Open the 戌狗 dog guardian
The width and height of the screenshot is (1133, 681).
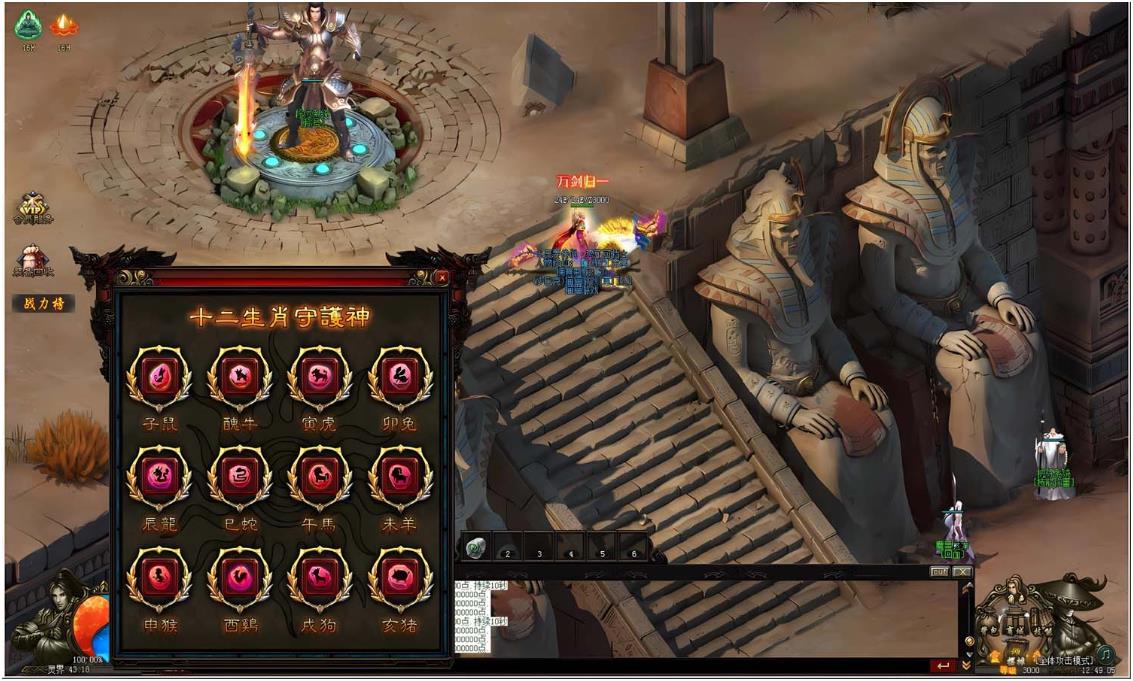pos(320,578)
